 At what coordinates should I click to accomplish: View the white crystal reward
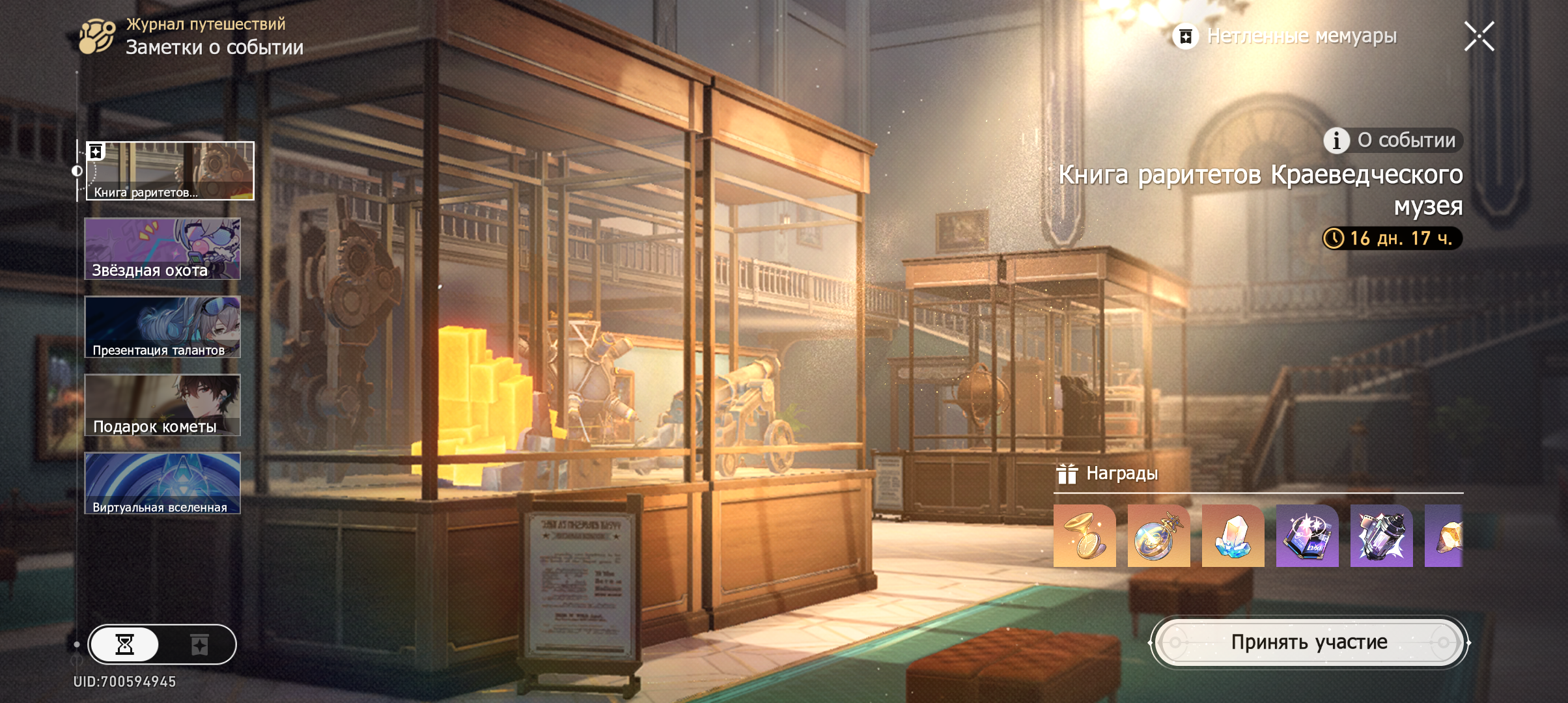tap(1233, 536)
